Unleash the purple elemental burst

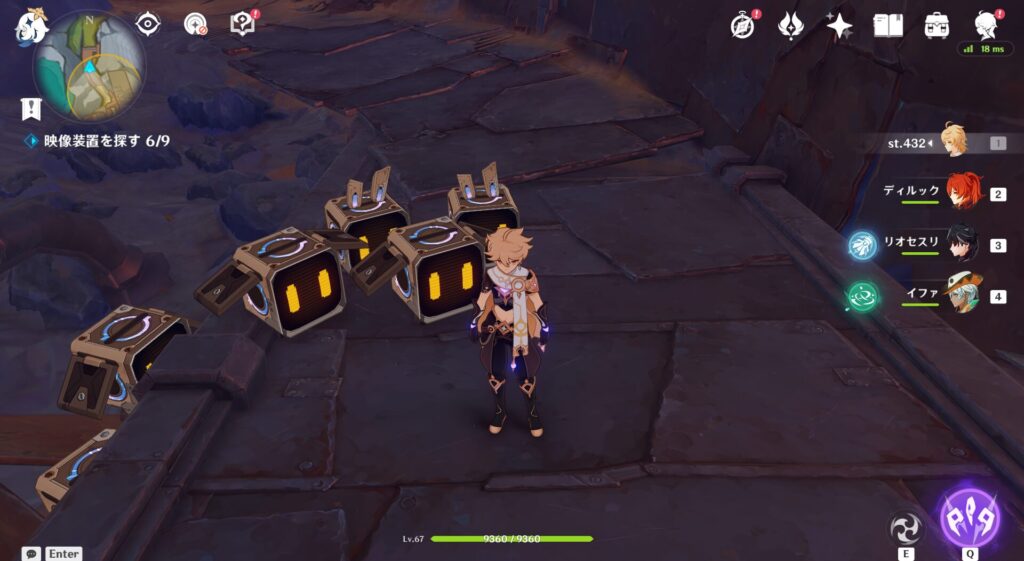[x=969, y=519]
